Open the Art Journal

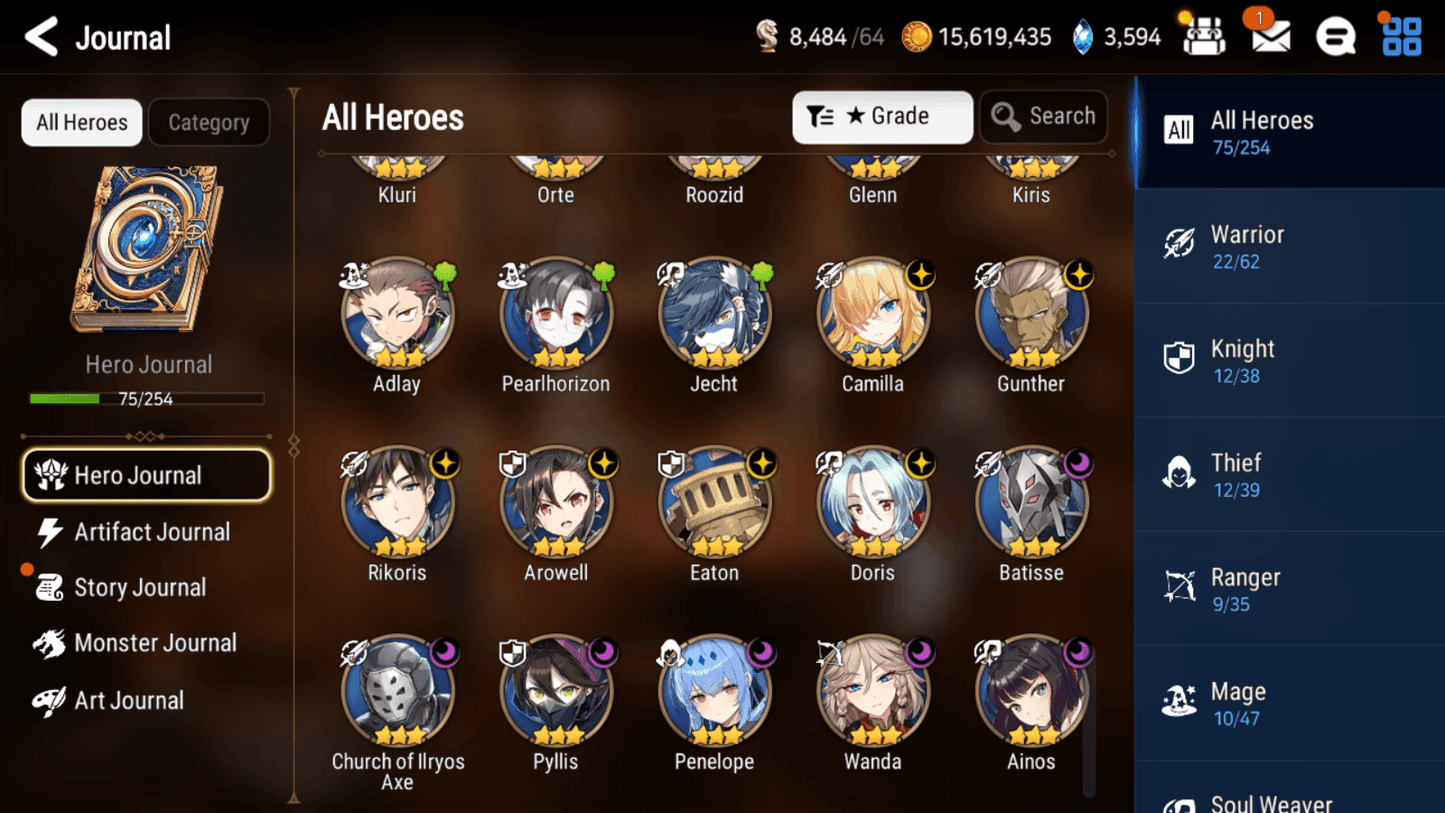click(x=128, y=700)
